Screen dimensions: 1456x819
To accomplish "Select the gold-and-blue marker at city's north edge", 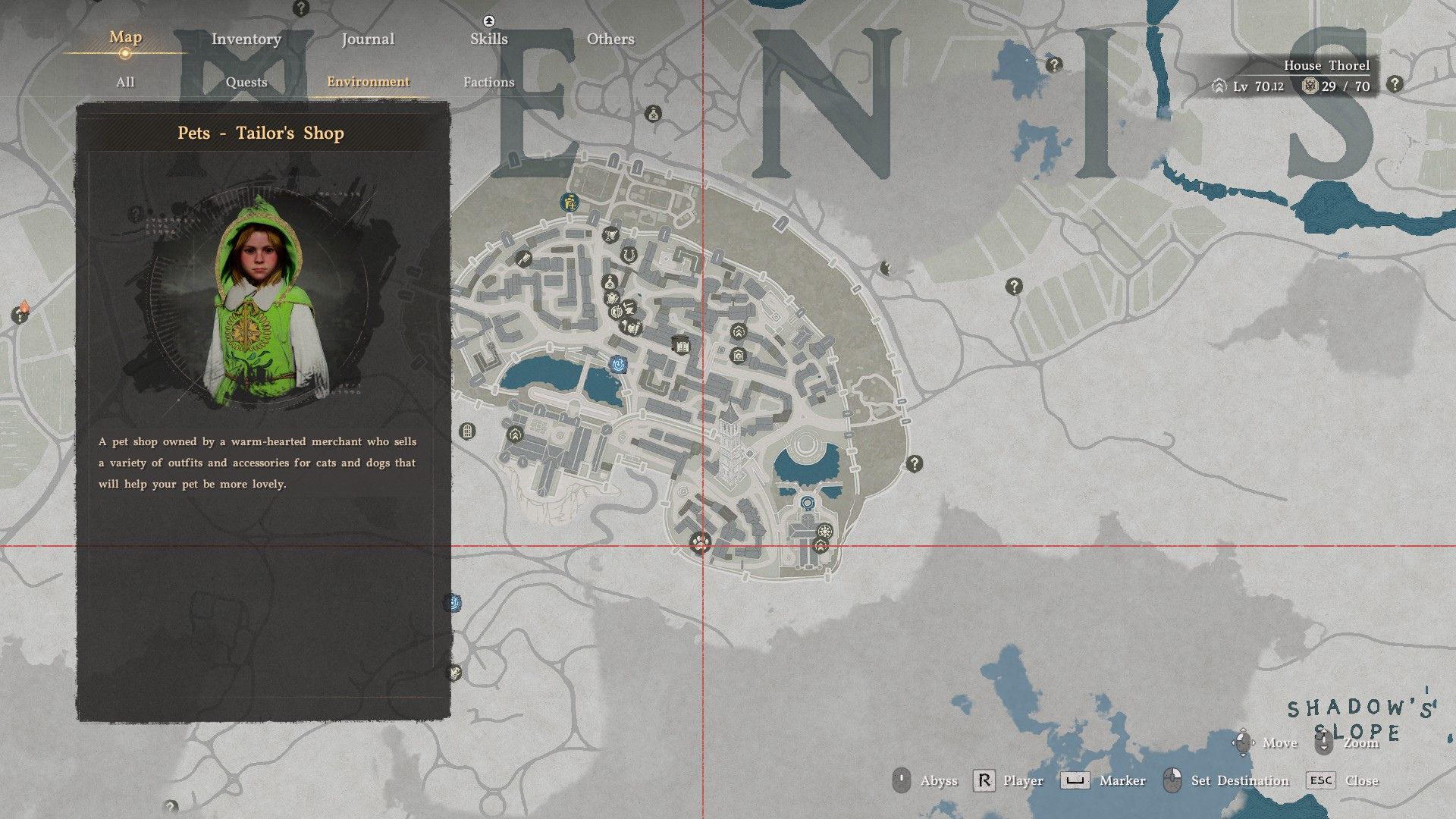I will 570,202.
